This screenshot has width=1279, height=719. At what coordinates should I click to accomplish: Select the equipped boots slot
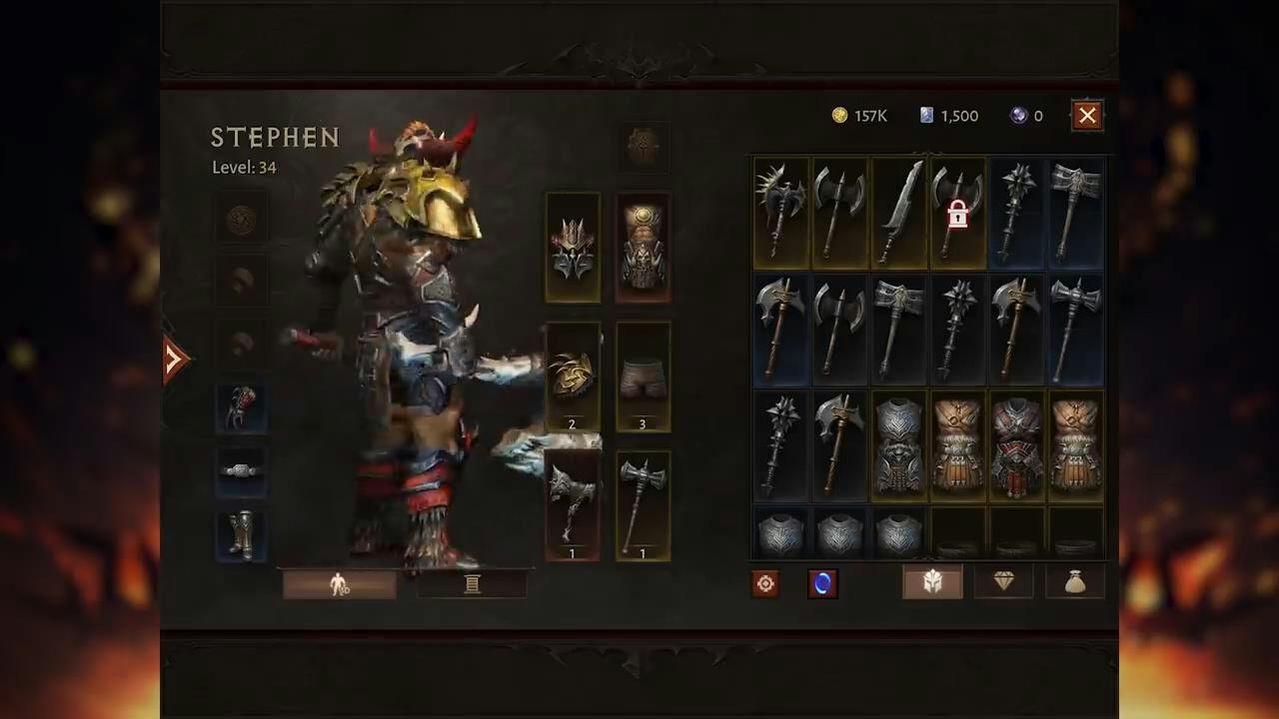coord(242,535)
